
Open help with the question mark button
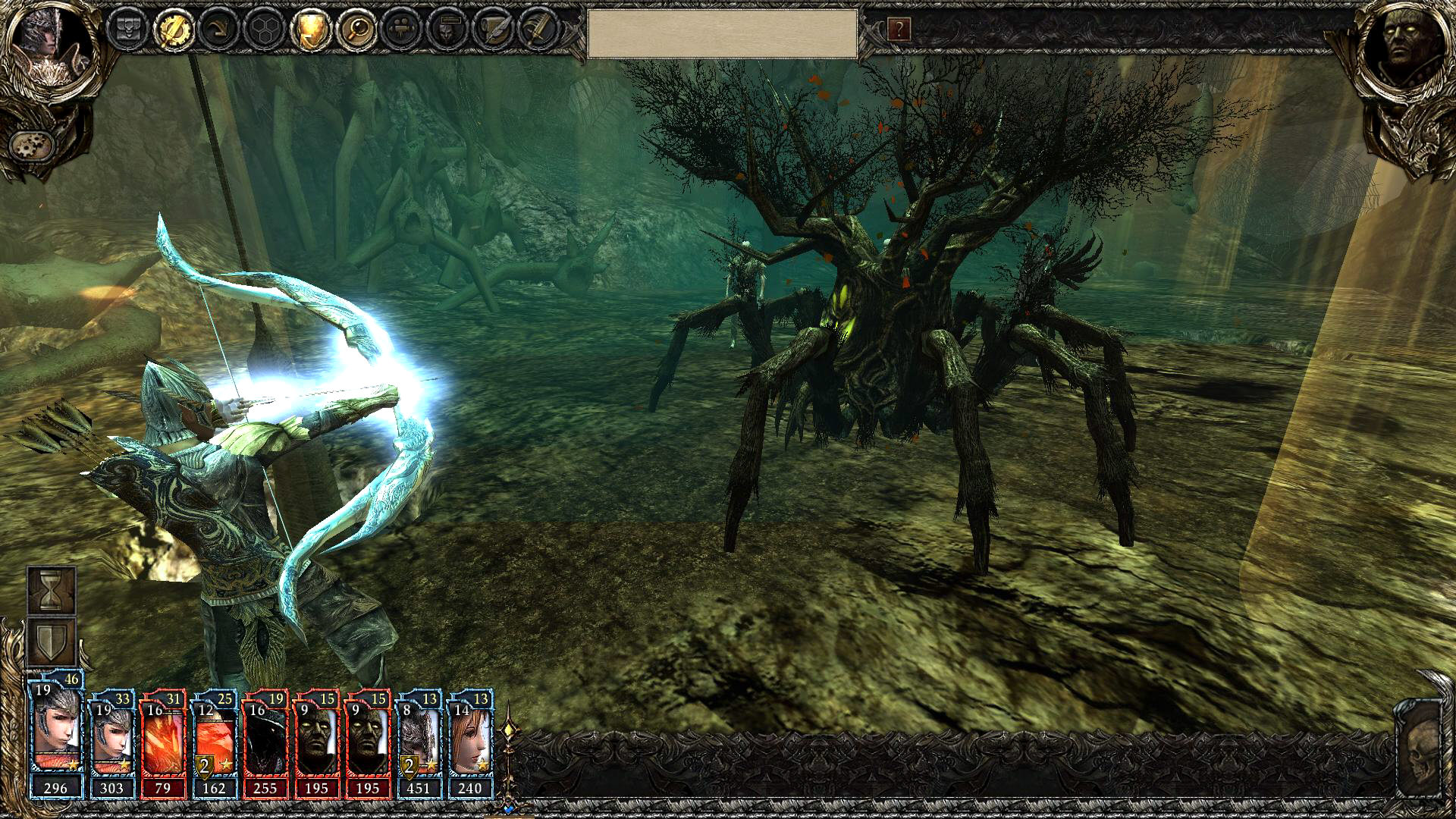coord(899,30)
